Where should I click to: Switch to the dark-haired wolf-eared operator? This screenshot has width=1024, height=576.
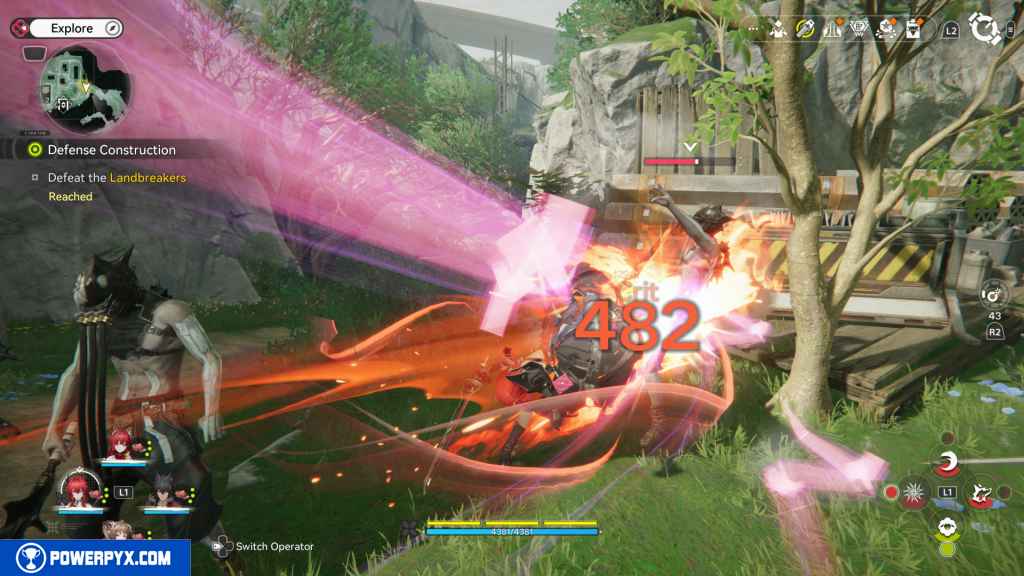(161, 489)
